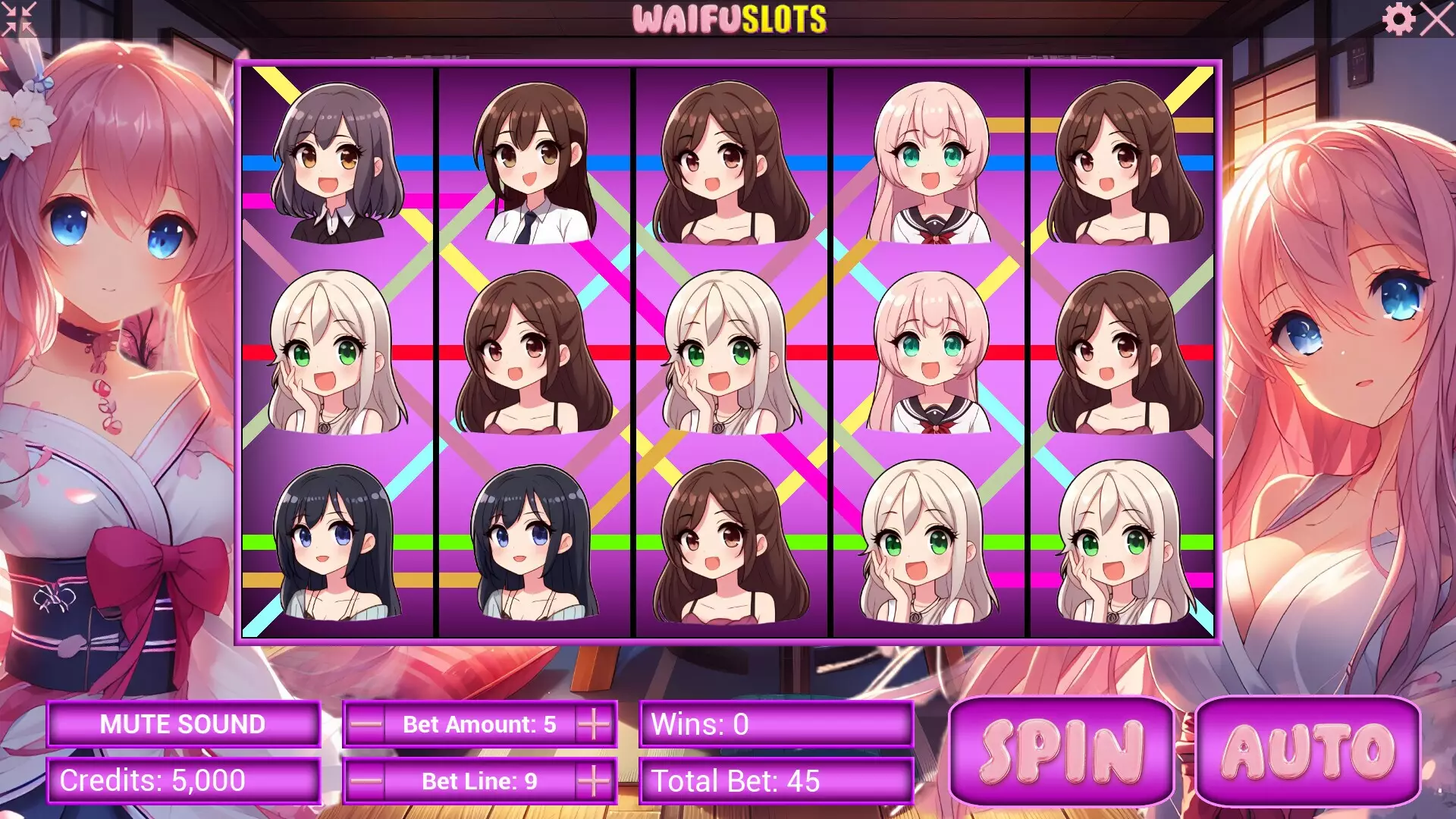Increase Bet Line with the plus control
This screenshot has height=819, width=1456.
pyautogui.click(x=596, y=780)
